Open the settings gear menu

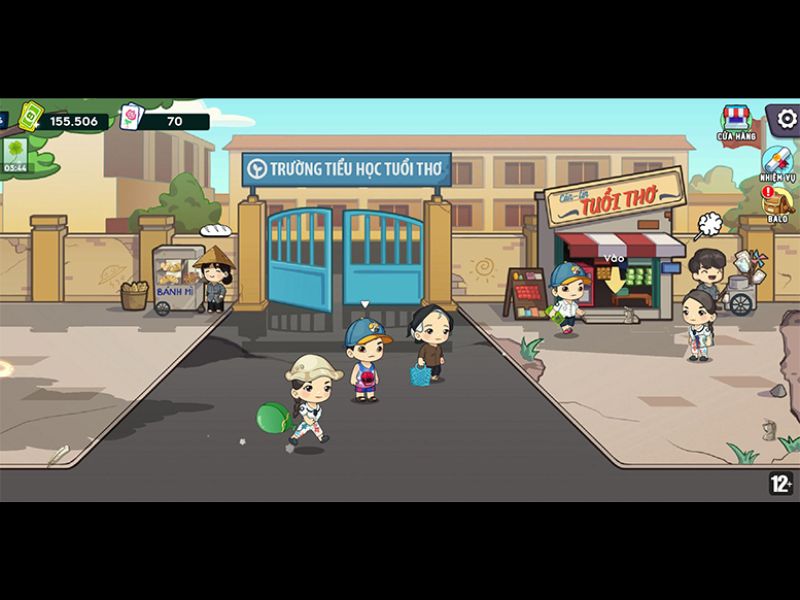(785, 120)
